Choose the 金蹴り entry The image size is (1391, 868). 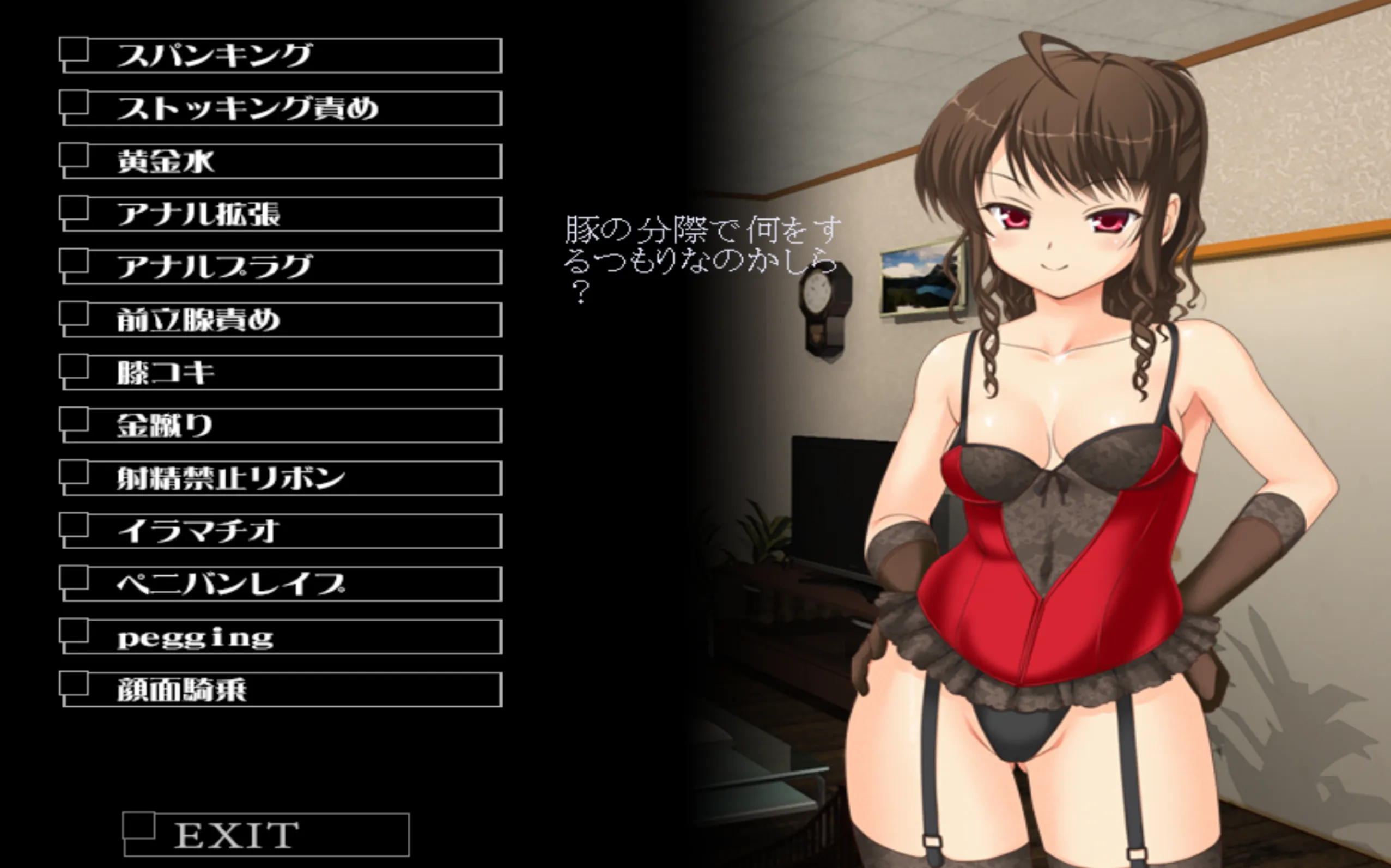pyautogui.click(x=281, y=426)
